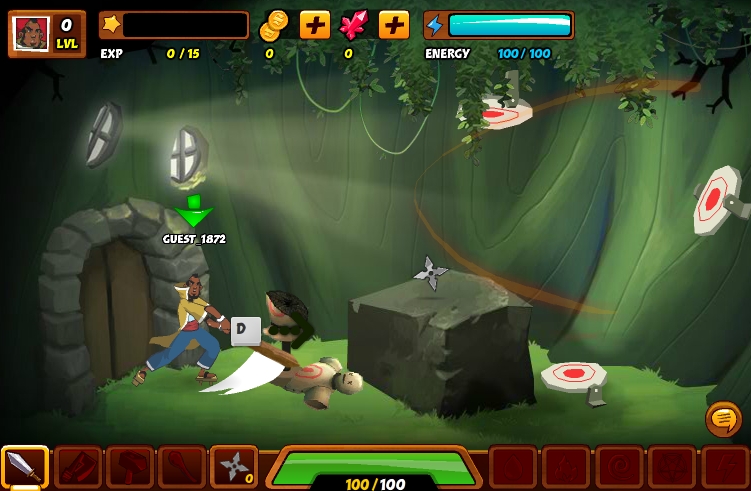
Task: Choose the locked hammer weapon slot
Action: [x=129, y=466]
